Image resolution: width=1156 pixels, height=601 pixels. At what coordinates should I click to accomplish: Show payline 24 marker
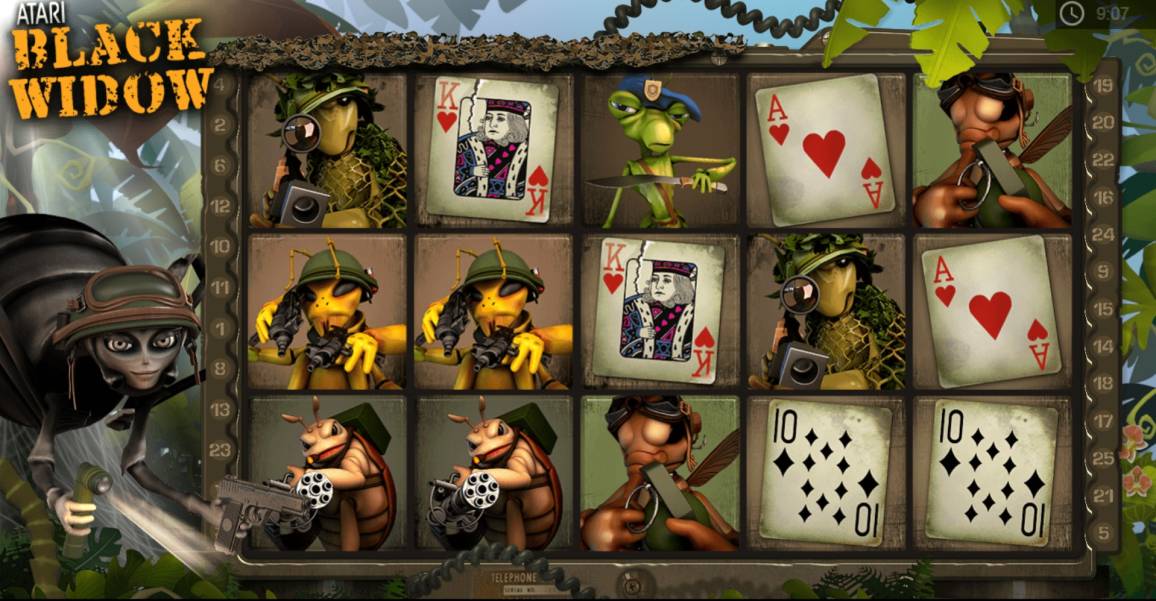(1103, 234)
